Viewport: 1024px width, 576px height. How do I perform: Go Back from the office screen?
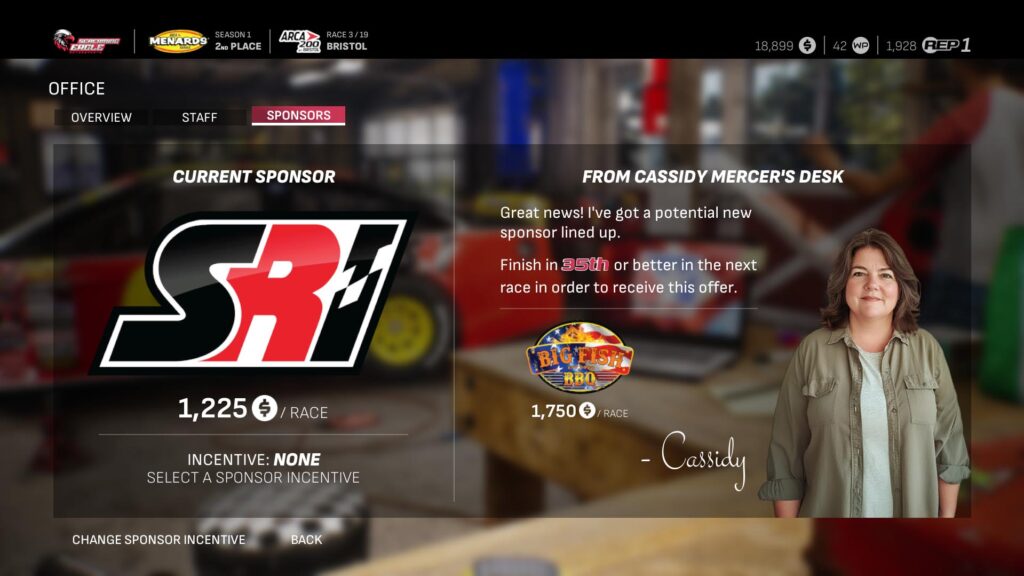coord(306,540)
